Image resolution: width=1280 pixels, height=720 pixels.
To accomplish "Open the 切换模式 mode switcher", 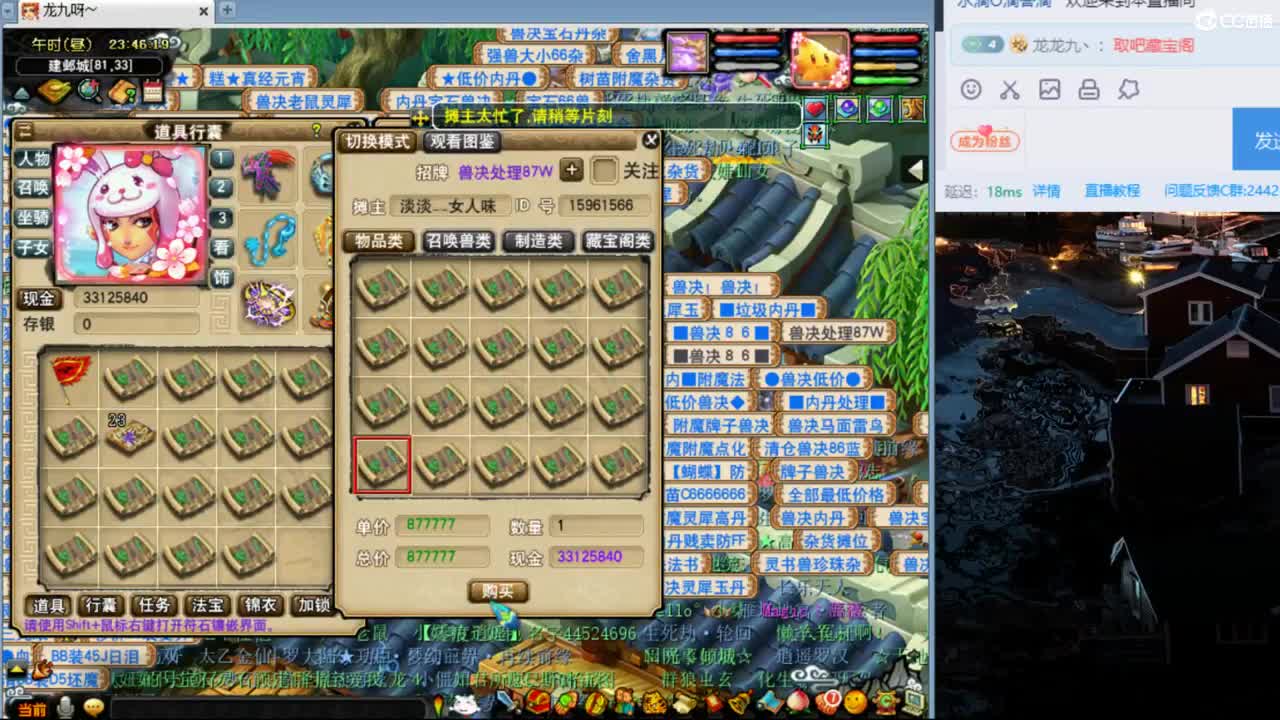I will tap(376, 141).
